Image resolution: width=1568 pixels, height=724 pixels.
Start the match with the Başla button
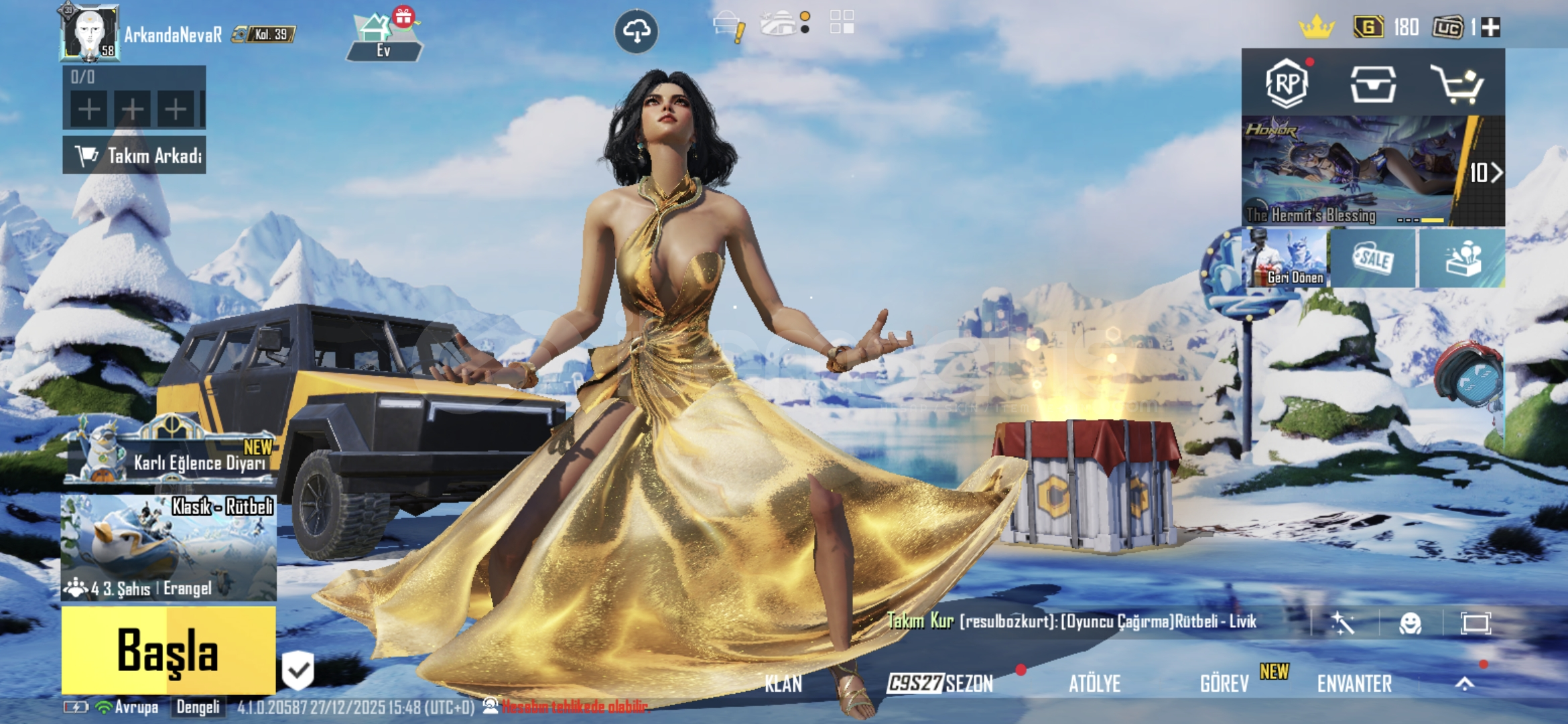[168, 650]
